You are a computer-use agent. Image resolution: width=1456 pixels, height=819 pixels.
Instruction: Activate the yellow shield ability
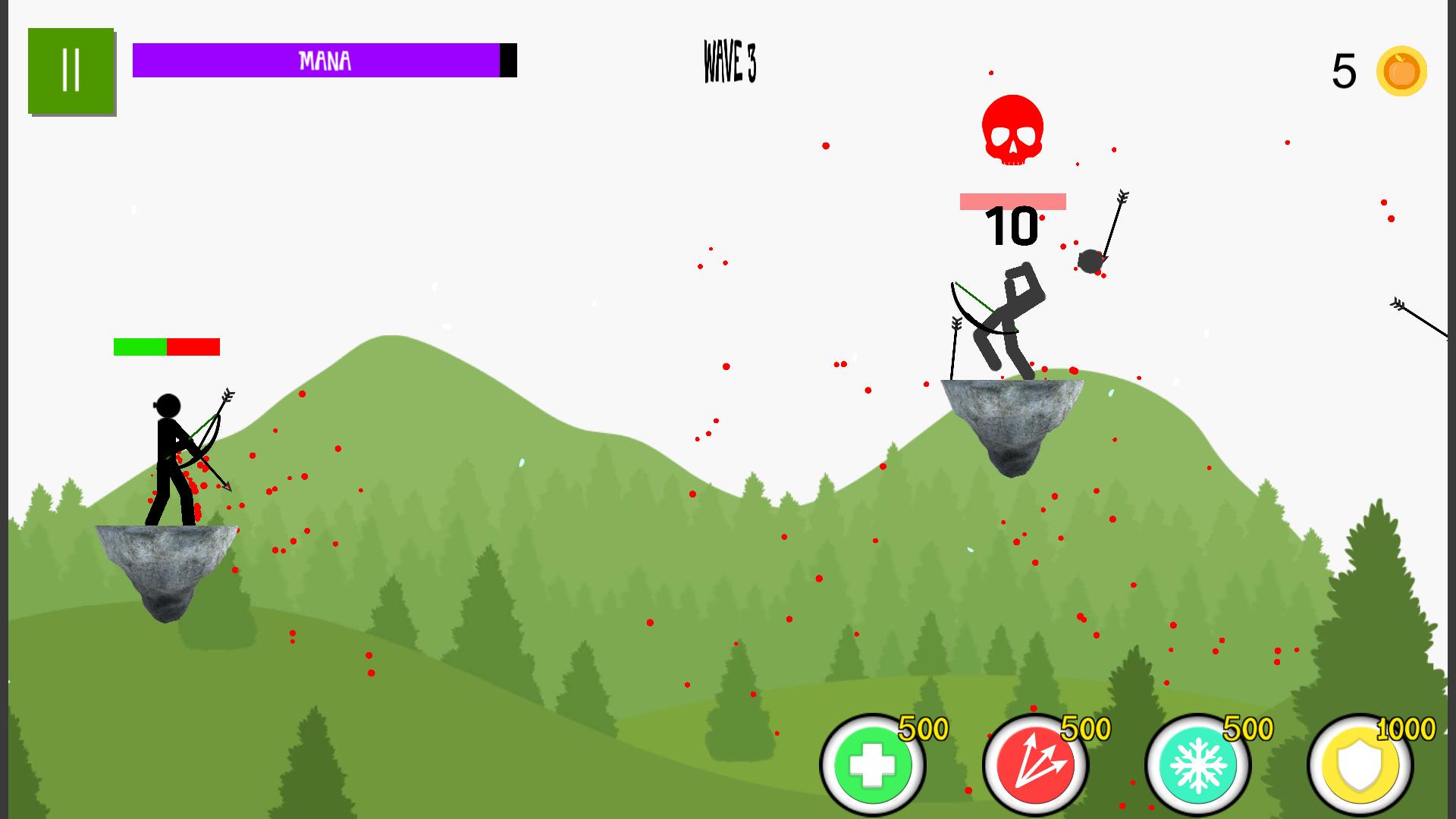coord(1360,766)
